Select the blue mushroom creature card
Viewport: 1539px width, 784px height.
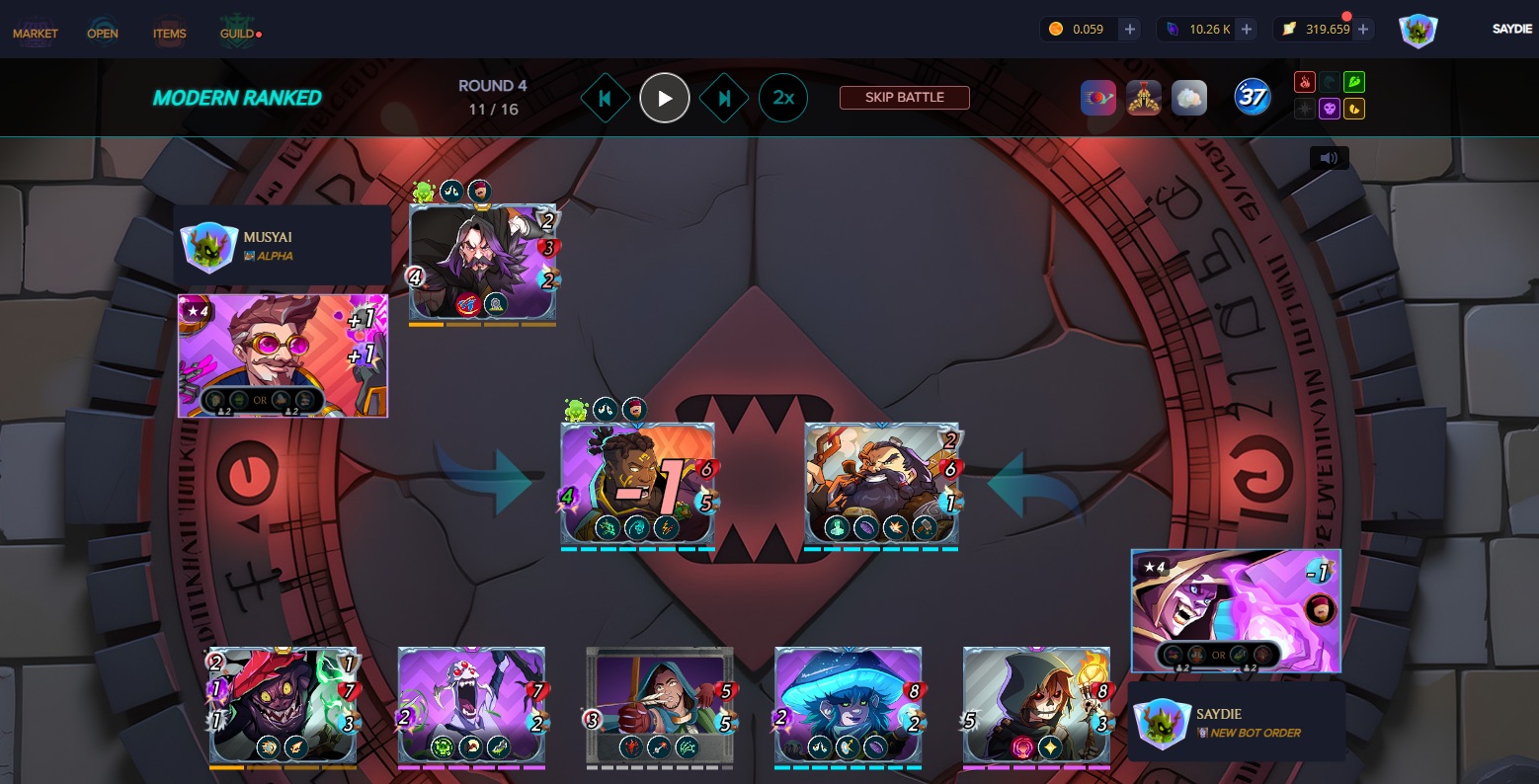click(849, 705)
